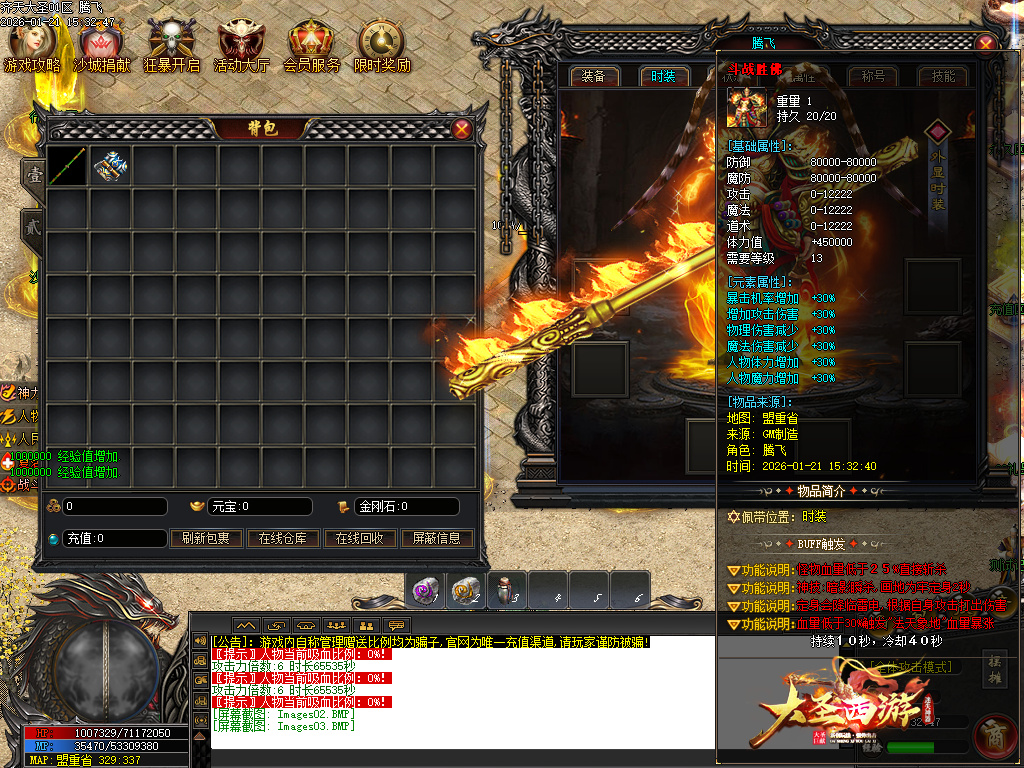Open the 技能 skills tab

943,76
